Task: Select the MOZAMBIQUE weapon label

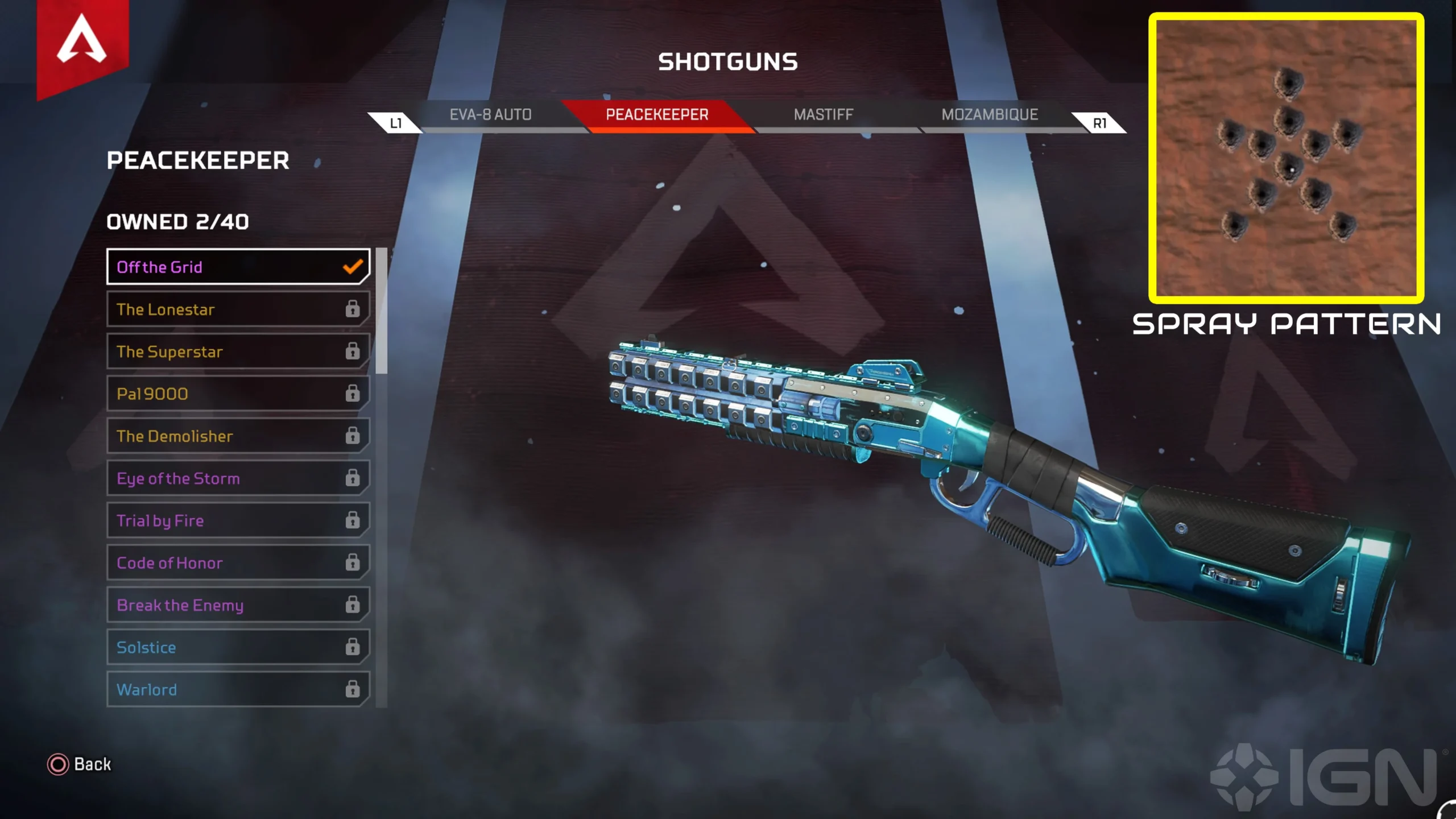Action: (x=990, y=114)
